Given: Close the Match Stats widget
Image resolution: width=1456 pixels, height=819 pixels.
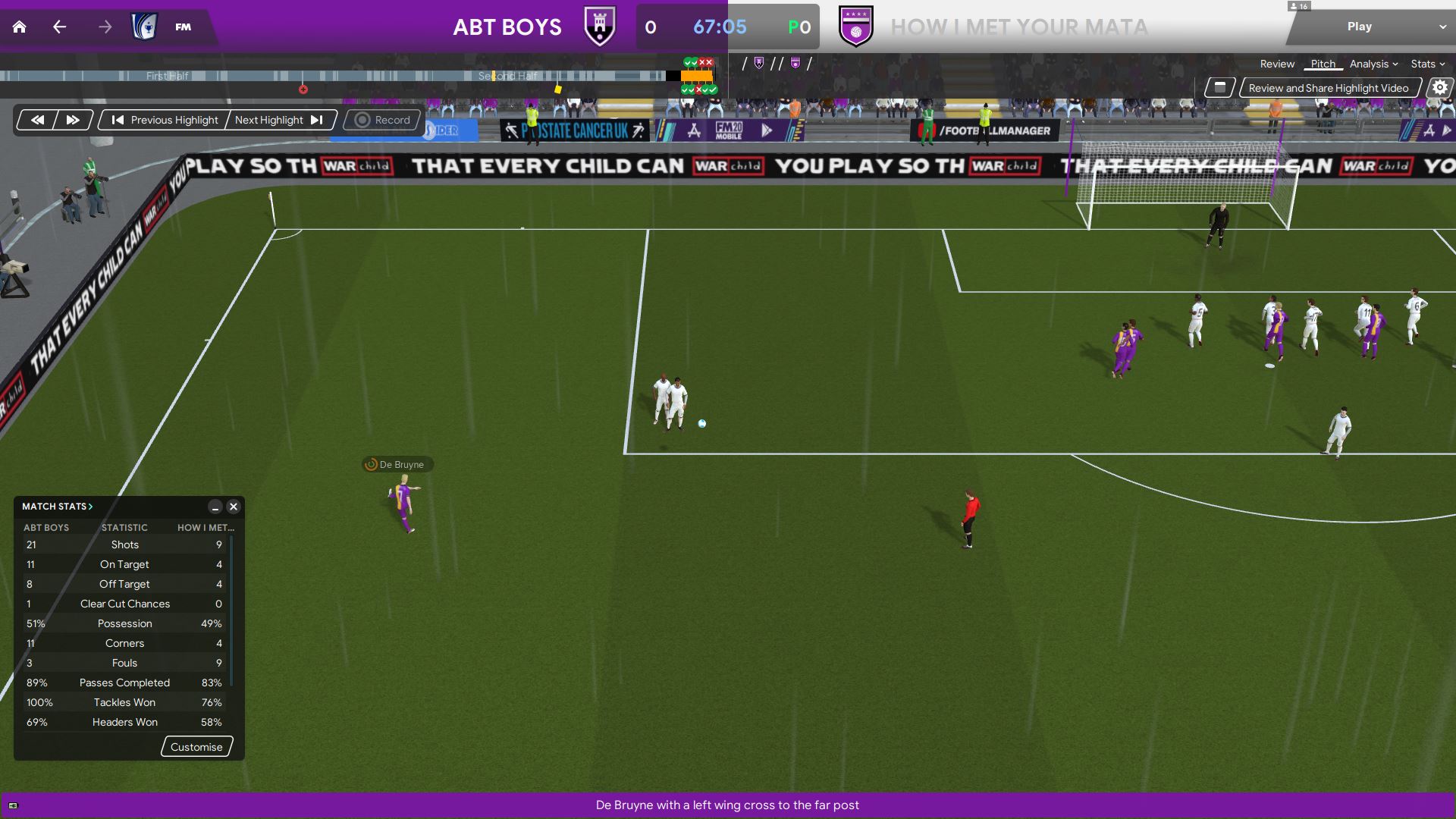Looking at the screenshot, I should [x=234, y=507].
